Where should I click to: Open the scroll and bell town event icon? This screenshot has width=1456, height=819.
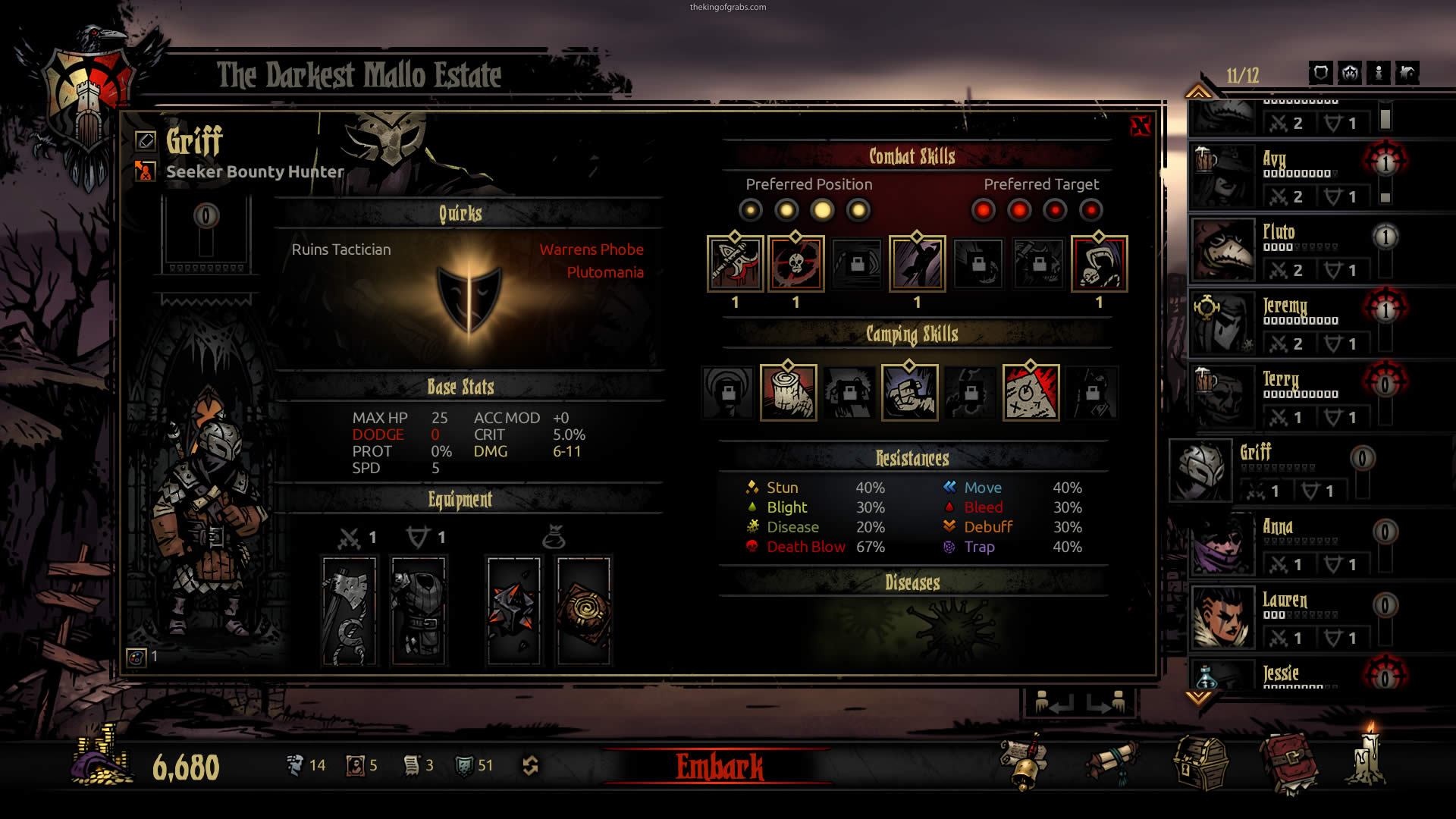pos(1025,763)
